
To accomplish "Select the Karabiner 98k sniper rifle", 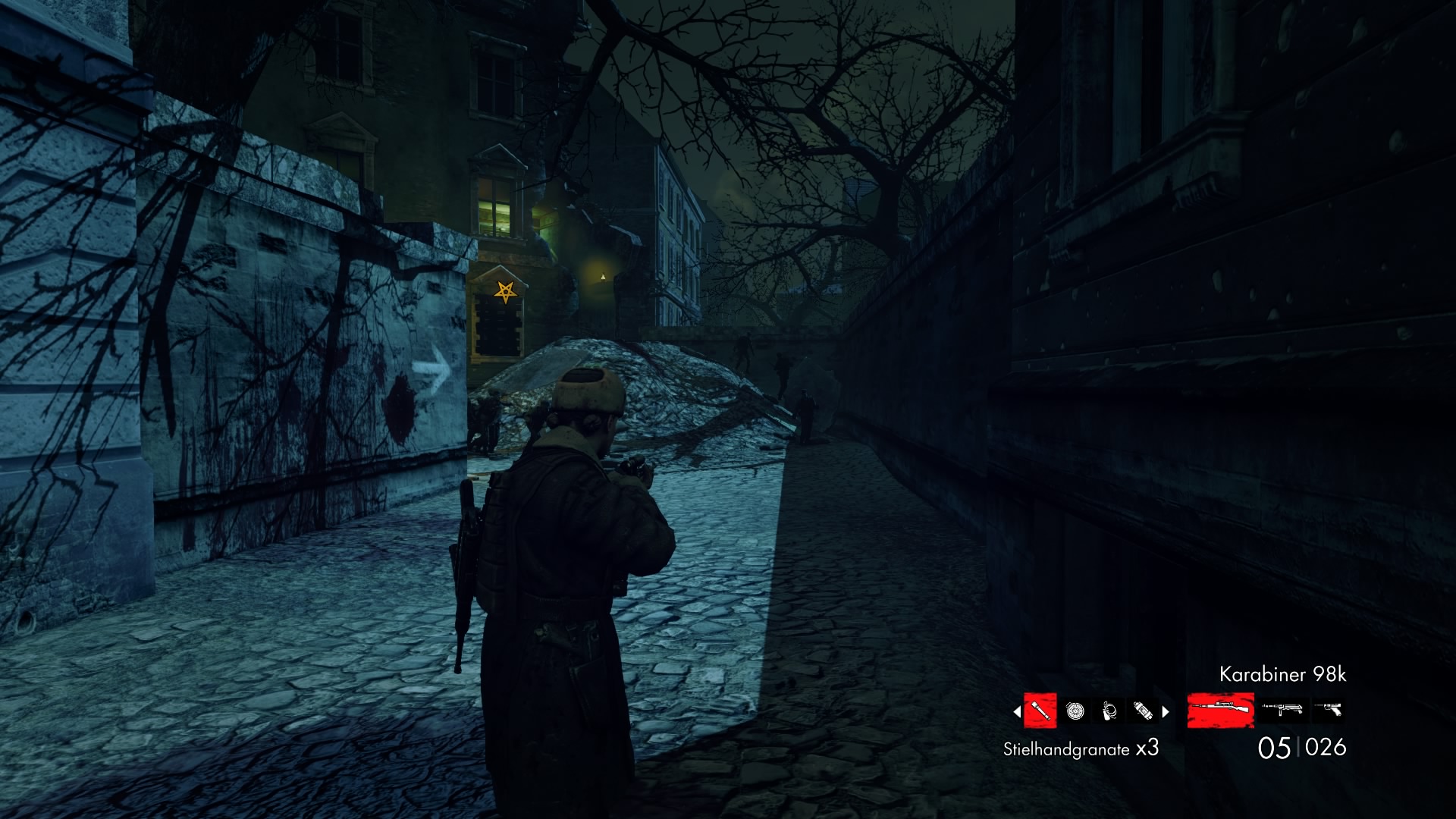I will click(x=1220, y=711).
